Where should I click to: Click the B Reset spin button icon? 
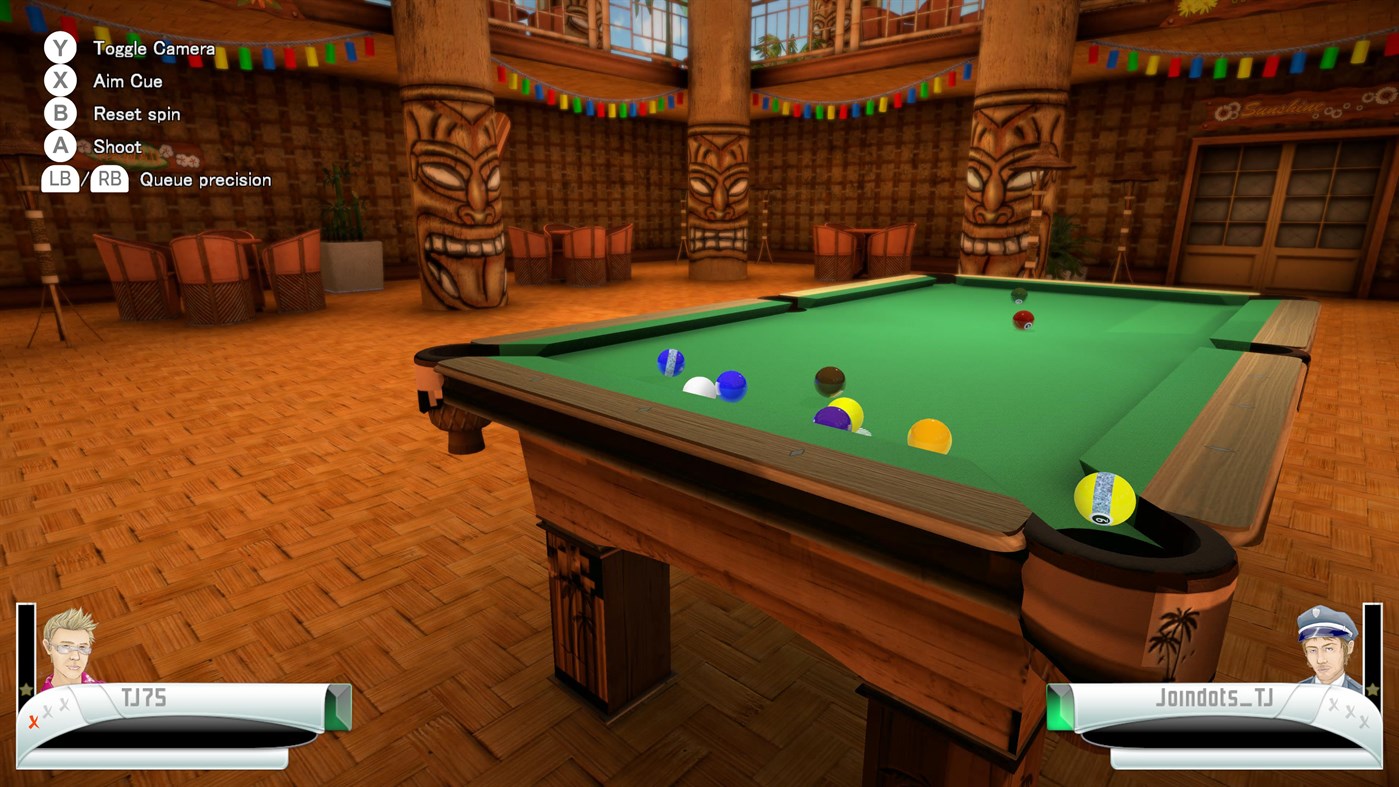pos(59,113)
